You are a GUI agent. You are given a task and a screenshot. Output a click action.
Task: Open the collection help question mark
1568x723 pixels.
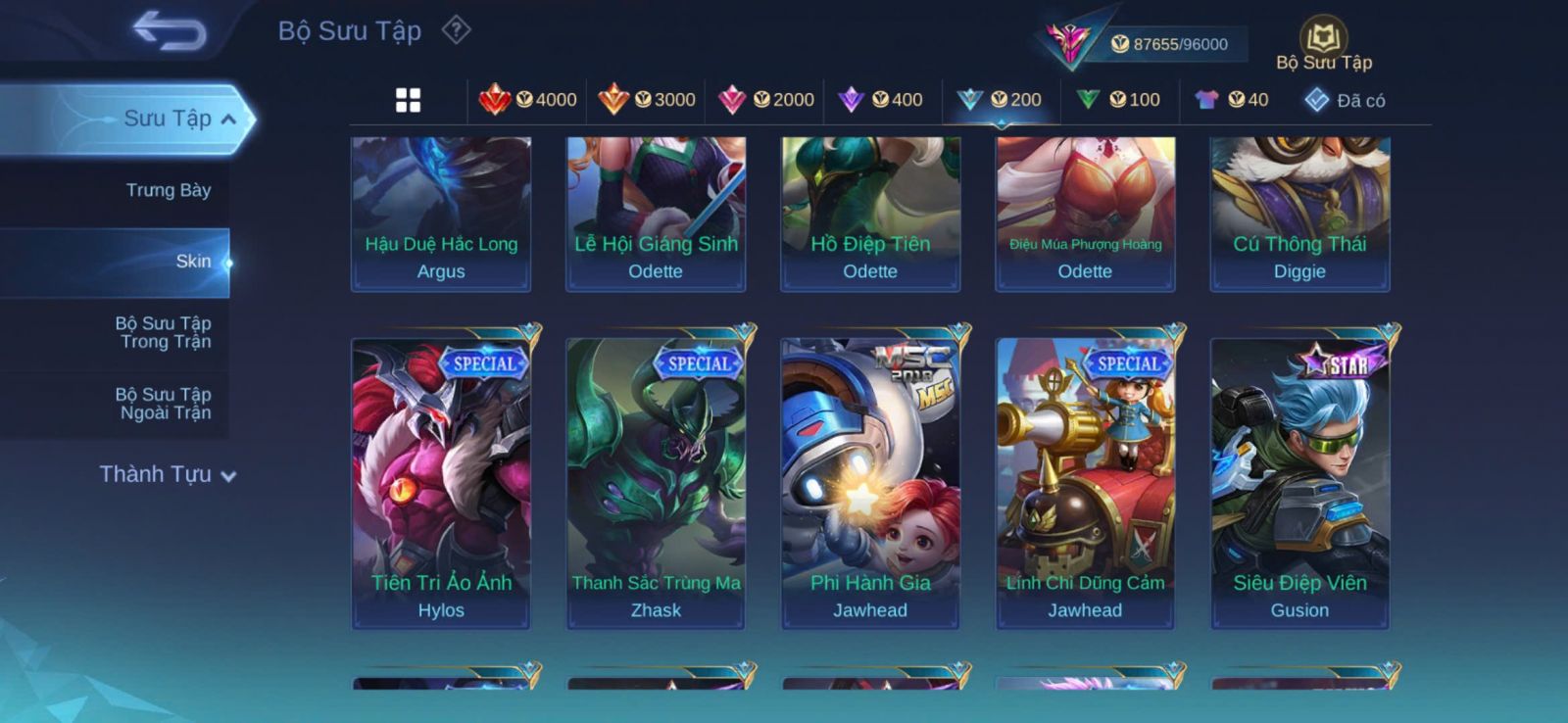pyautogui.click(x=456, y=30)
